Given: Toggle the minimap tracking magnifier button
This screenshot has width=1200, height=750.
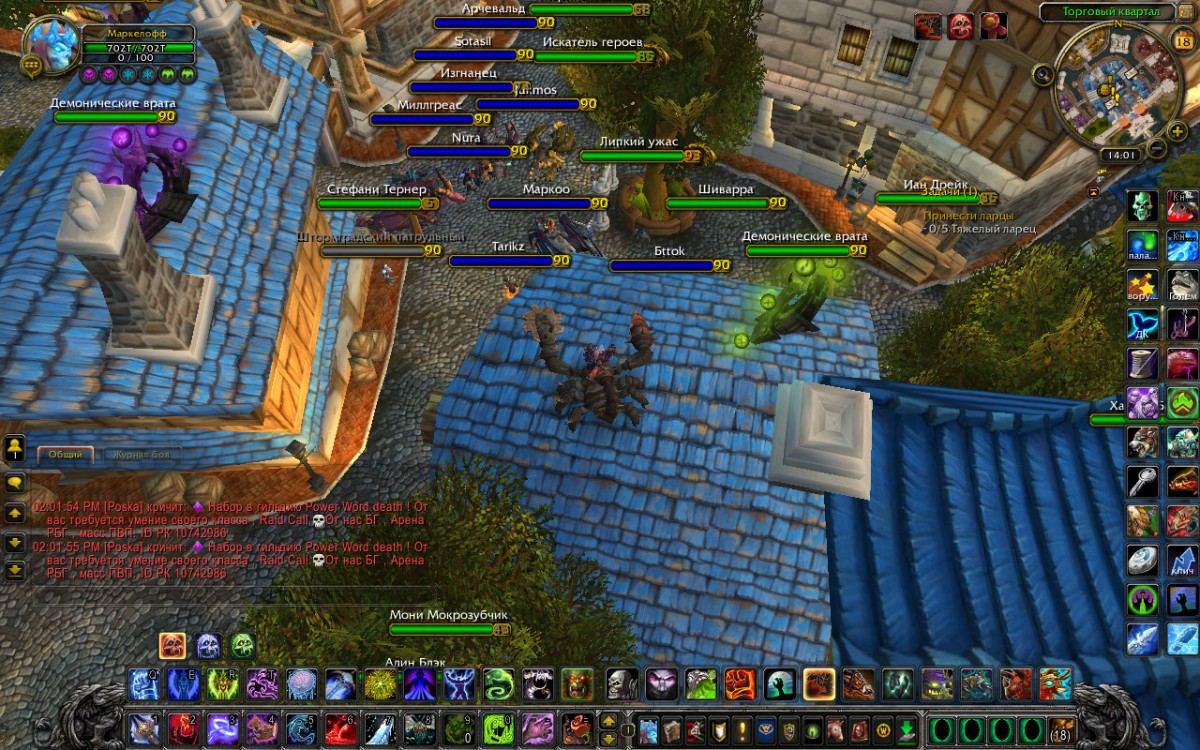Looking at the screenshot, I should coord(1043,73).
